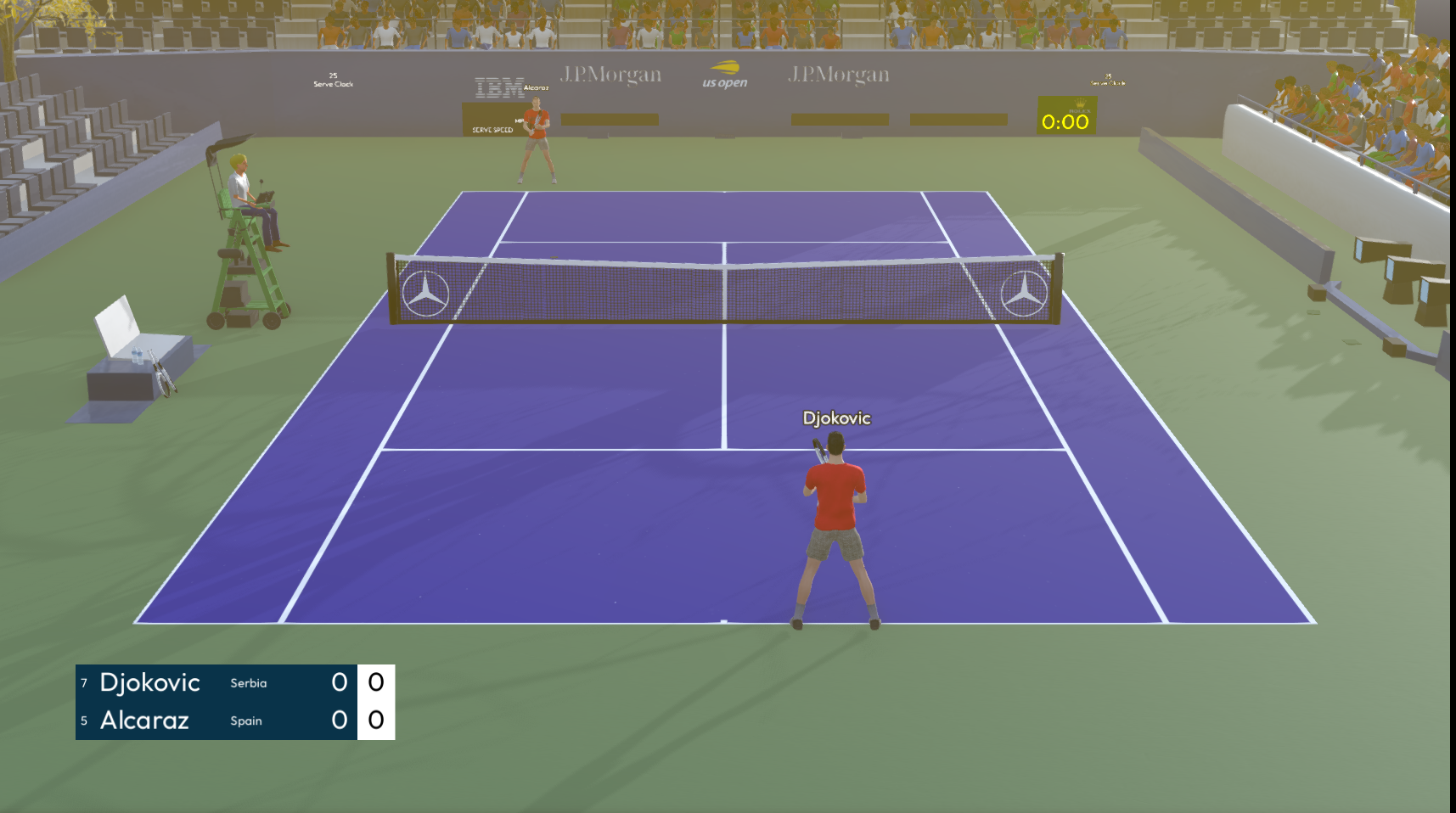Click the Djokovic name tag above the near player
Image resolution: width=1456 pixels, height=813 pixels.
pos(838,418)
